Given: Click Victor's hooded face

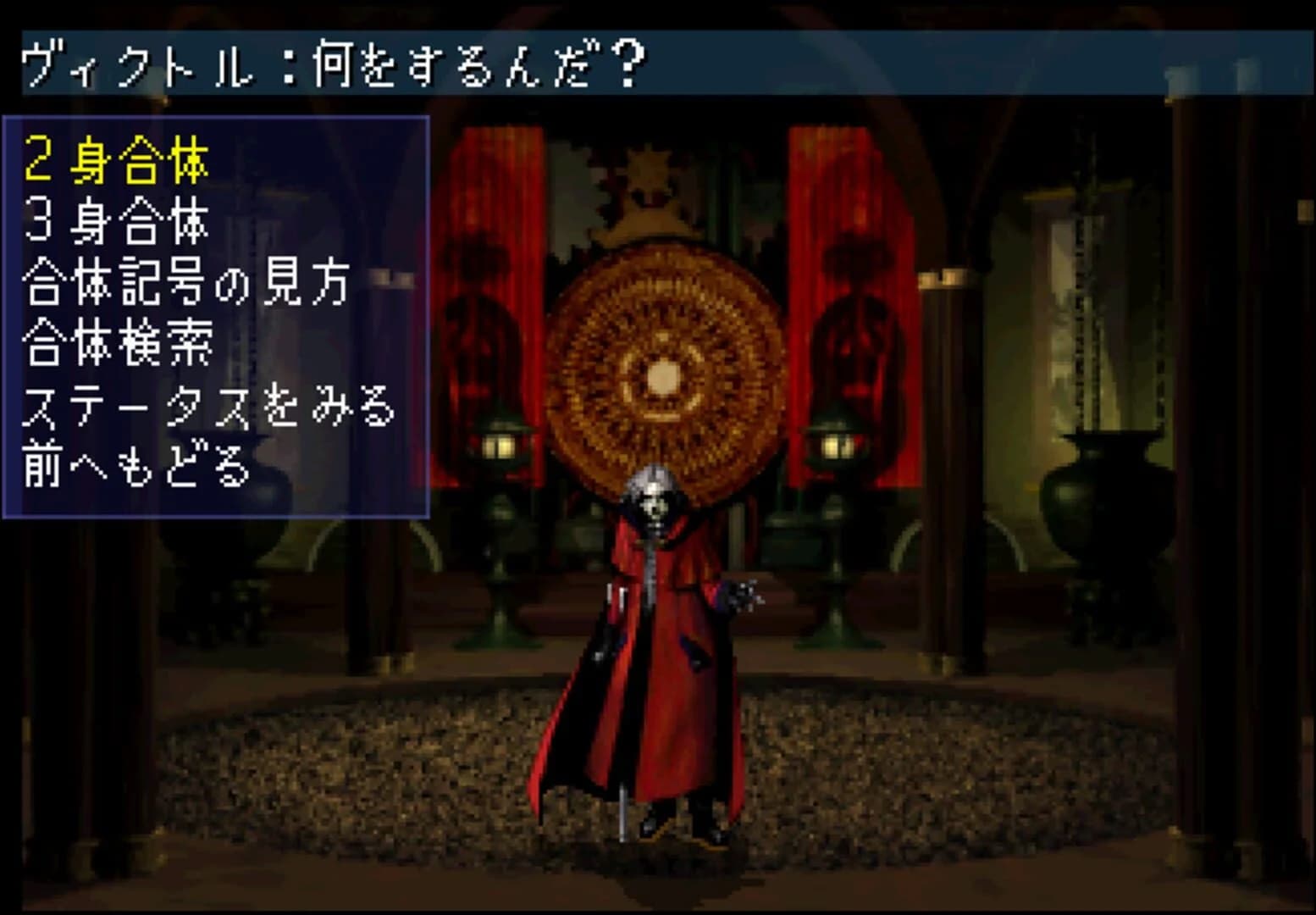Looking at the screenshot, I should (655, 506).
